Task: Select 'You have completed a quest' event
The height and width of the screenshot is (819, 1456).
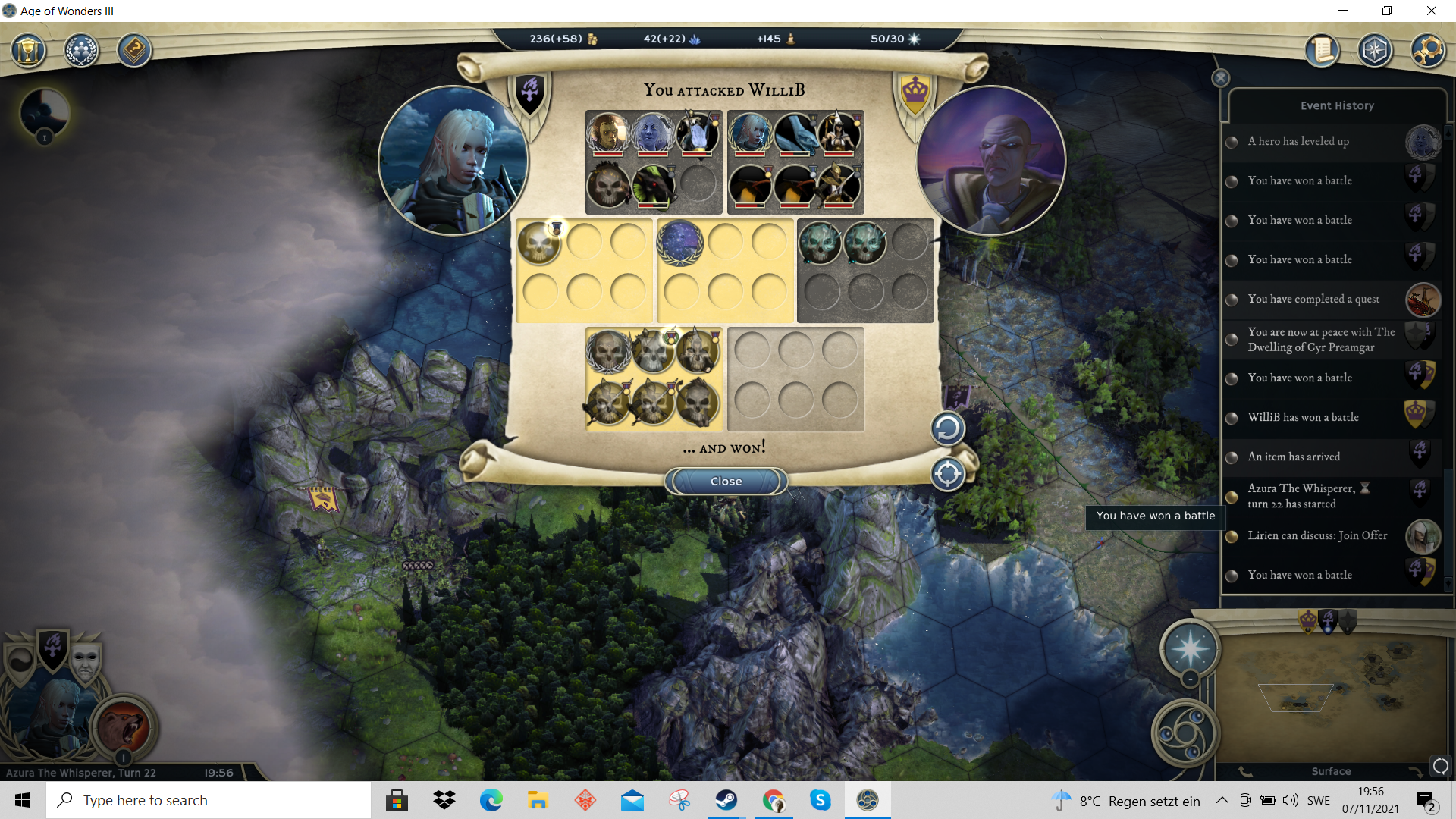Action: [x=1313, y=299]
